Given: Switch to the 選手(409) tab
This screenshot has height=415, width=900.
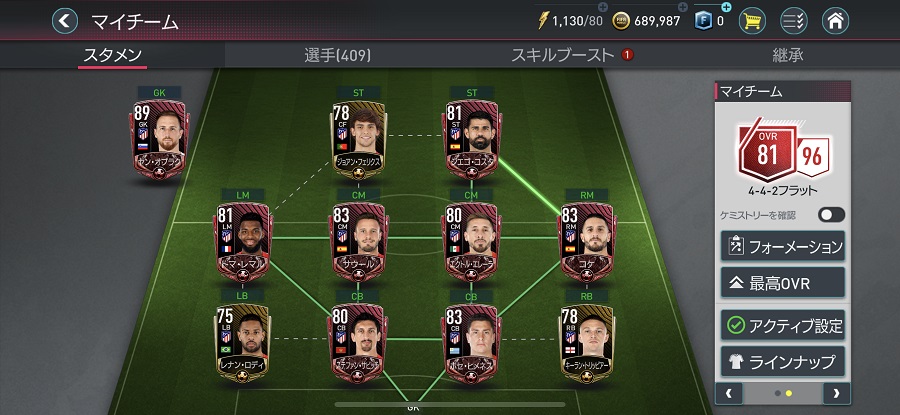Looking at the screenshot, I should (337, 55).
